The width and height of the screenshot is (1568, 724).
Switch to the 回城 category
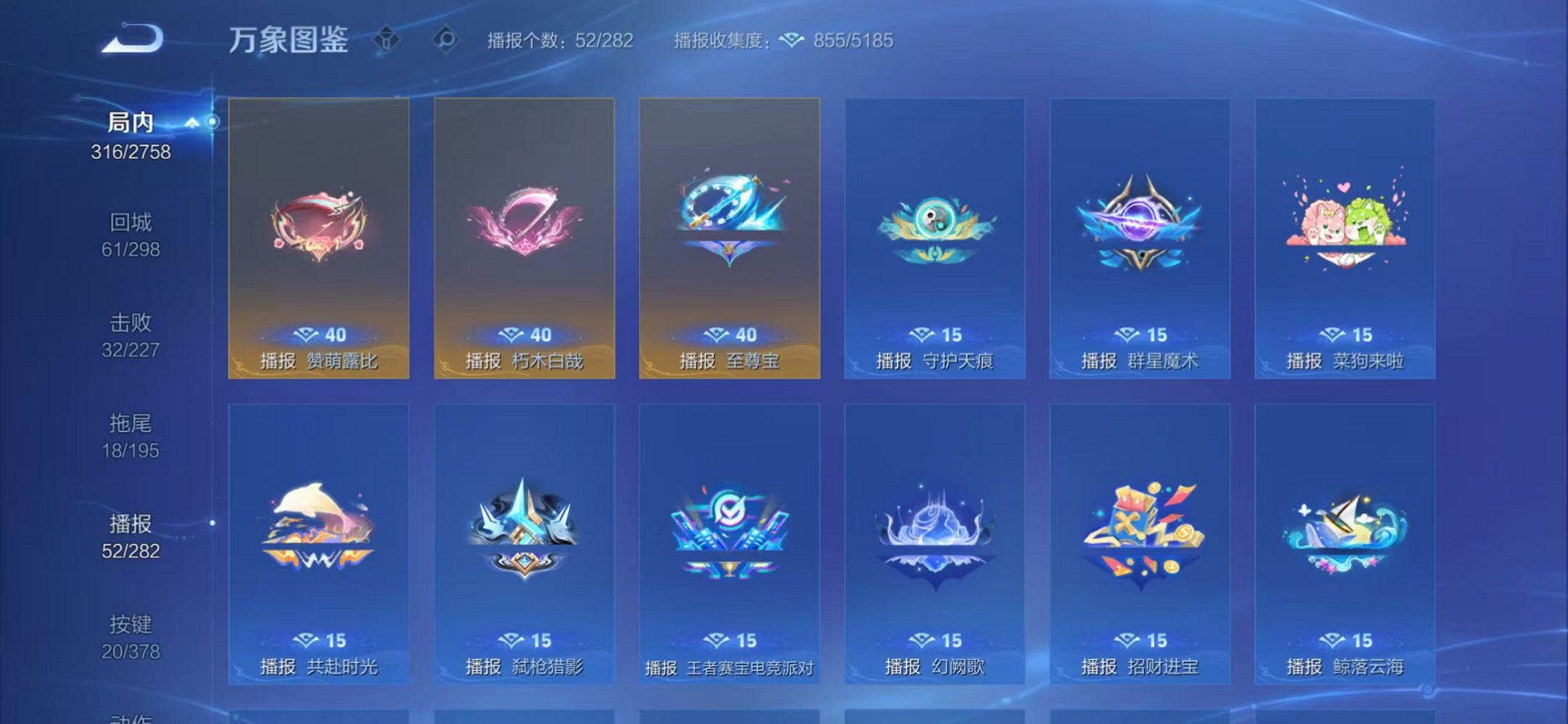pyautogui.click(x=131, y=222)
